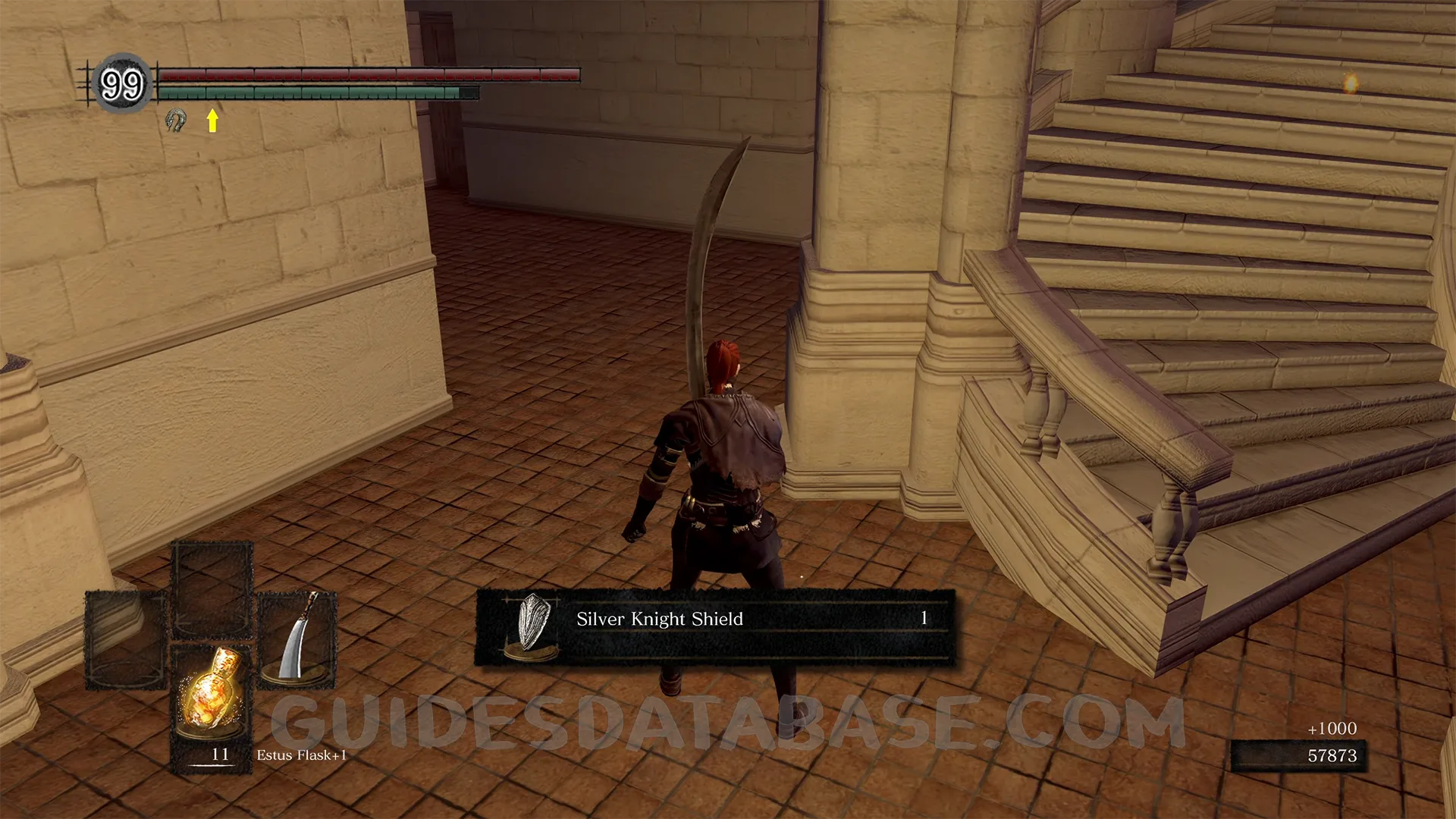
Task: Click the yellow arrow buff icon
Action: [212, 120]
